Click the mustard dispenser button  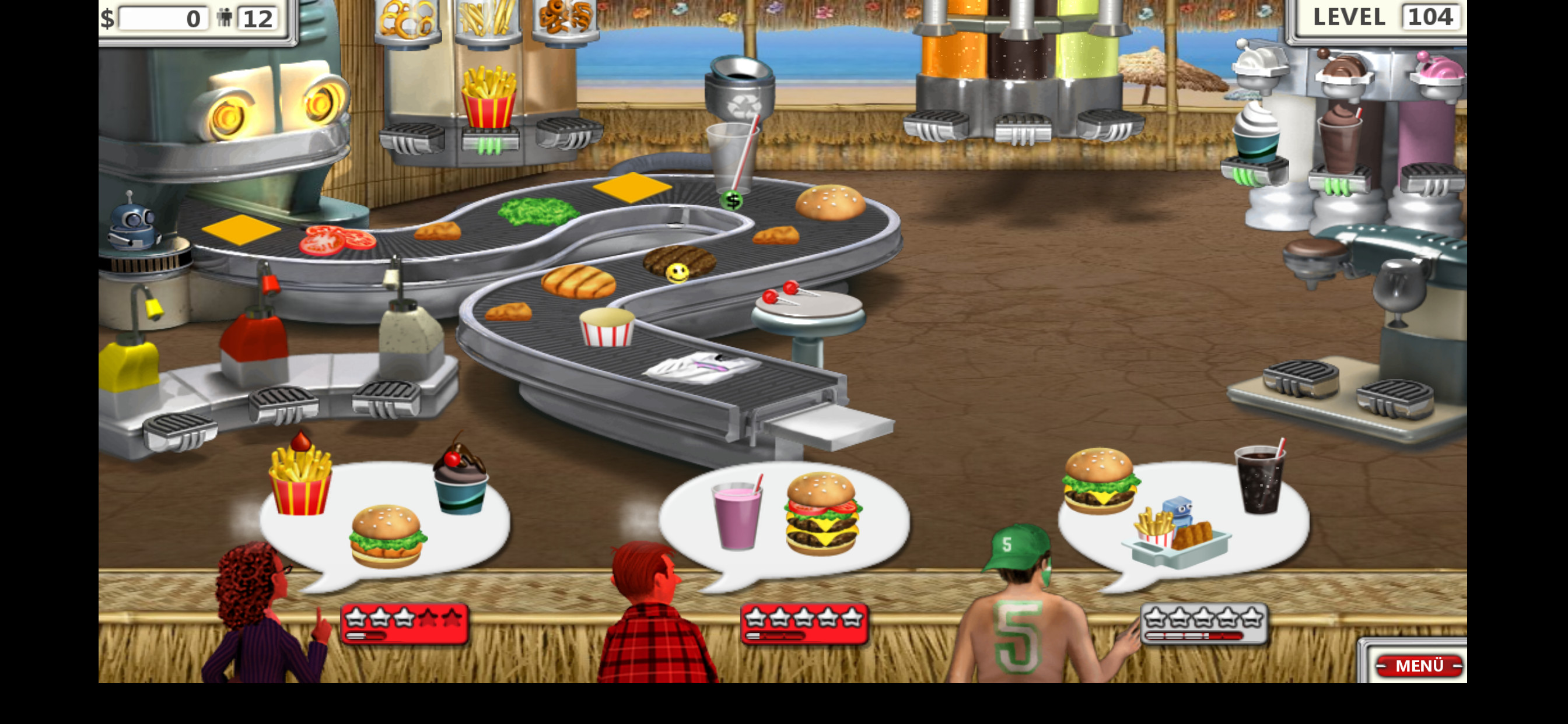[180, 428]
